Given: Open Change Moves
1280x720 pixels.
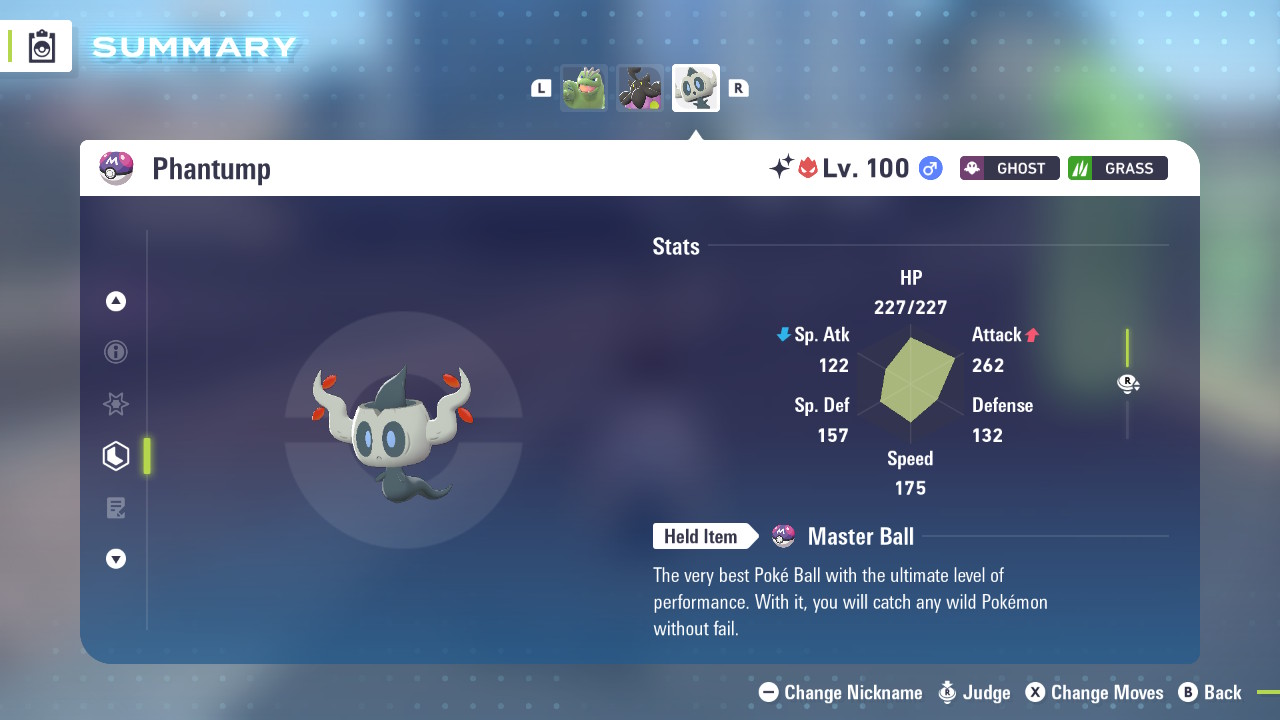Looking at the screenshot, I should tap(1094, 692).
